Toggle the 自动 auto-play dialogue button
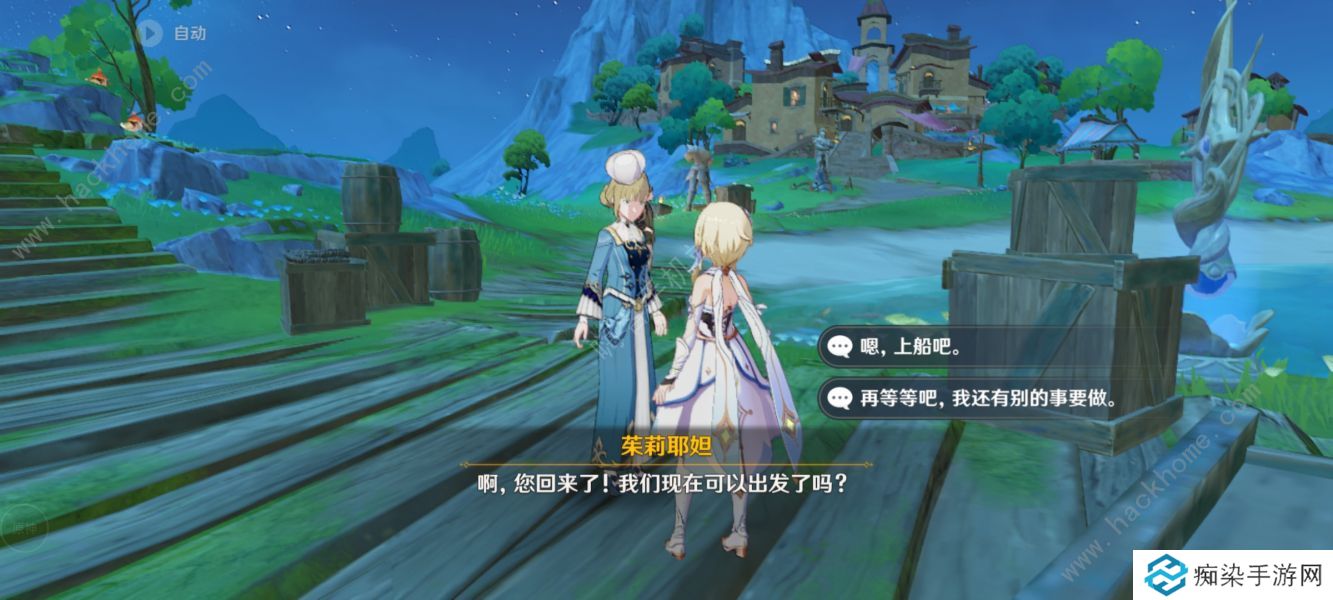The height and width of the screenshot is (600, 1333). click(x=151, y=33)
